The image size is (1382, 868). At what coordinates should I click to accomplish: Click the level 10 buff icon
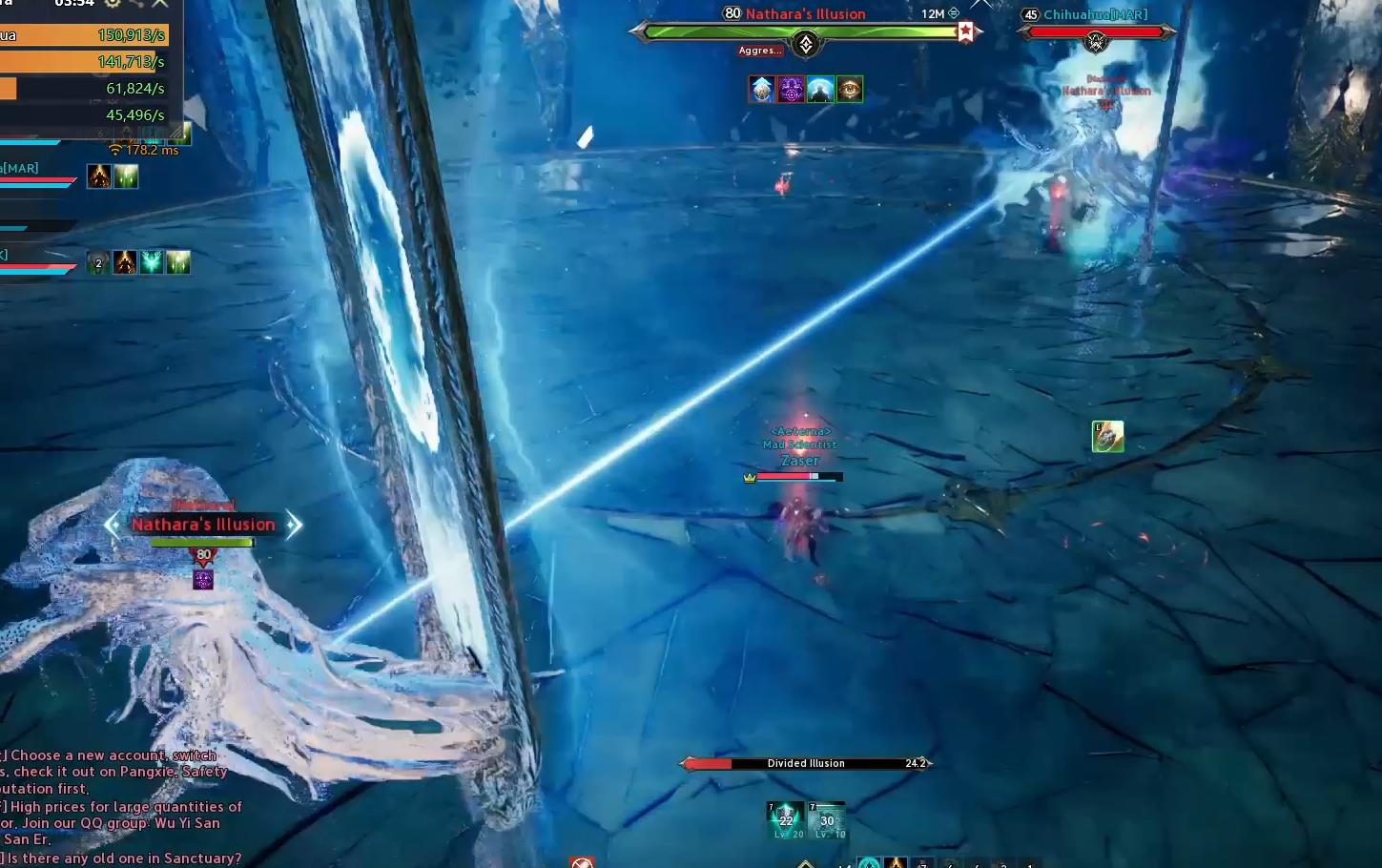coord(827,820)
